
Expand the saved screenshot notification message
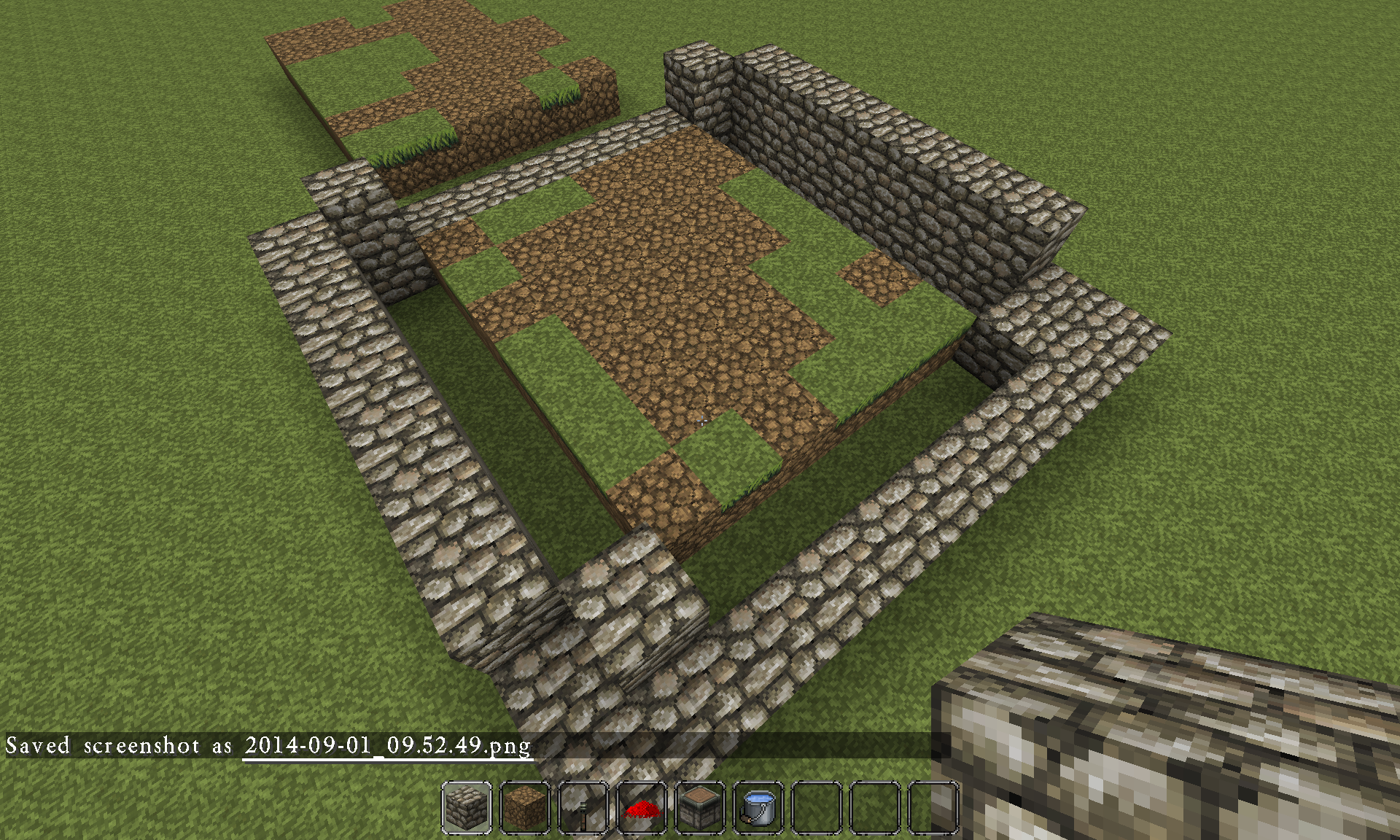pyautogui.click(x=270, y=747)
